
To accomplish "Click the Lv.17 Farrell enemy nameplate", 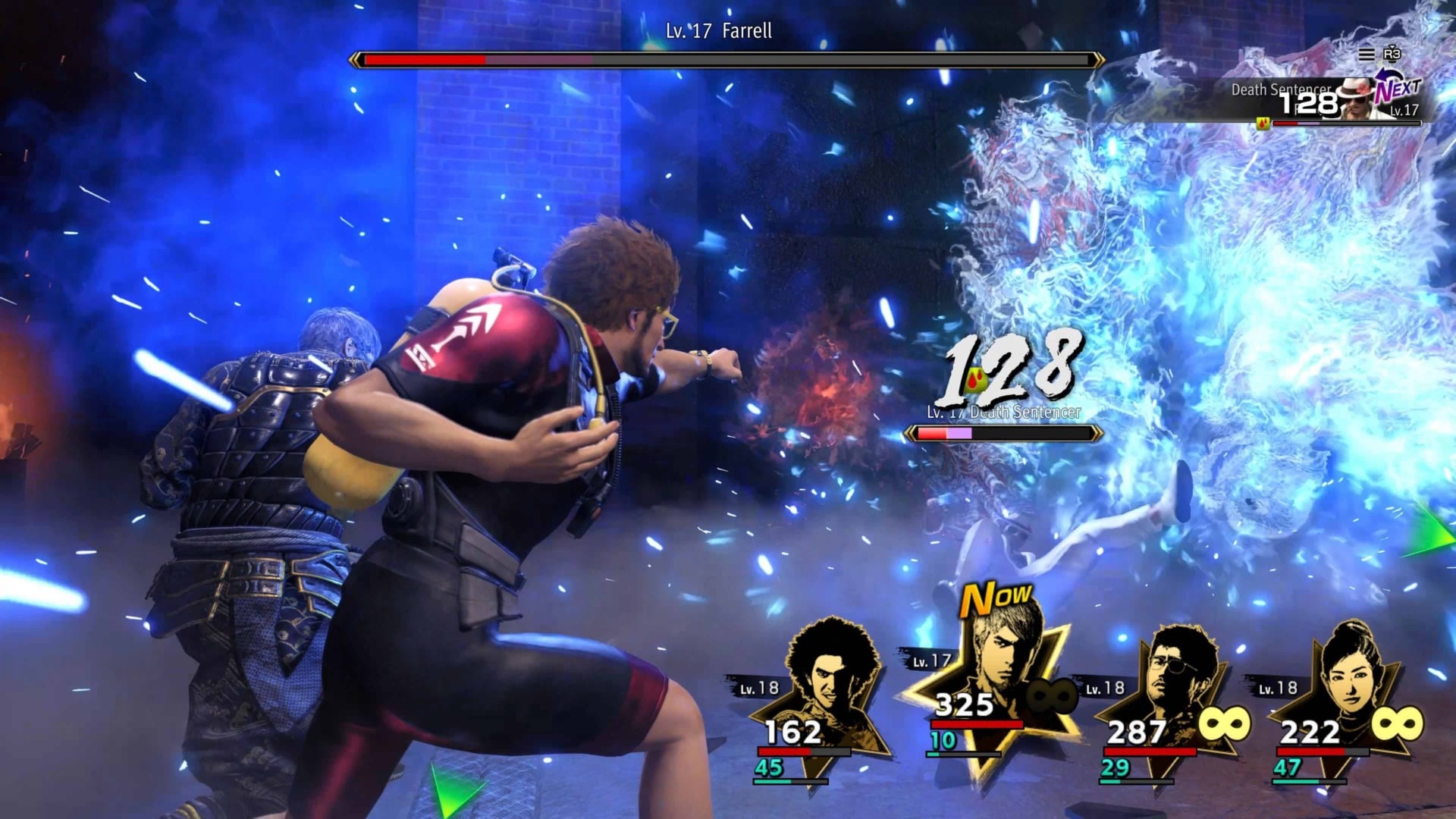I will click(x=720, y=33).
